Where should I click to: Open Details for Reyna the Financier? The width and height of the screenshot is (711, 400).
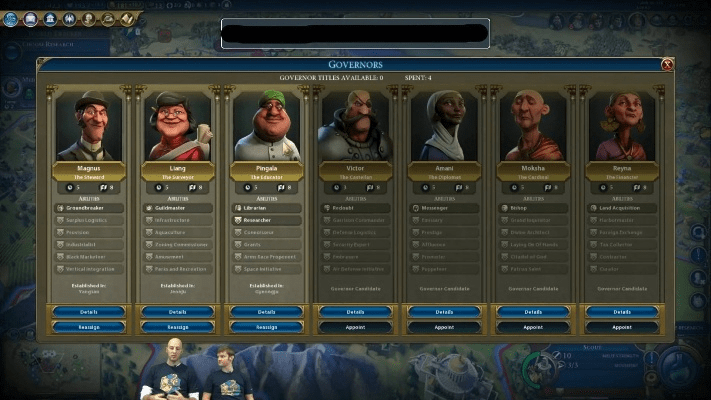621,312
